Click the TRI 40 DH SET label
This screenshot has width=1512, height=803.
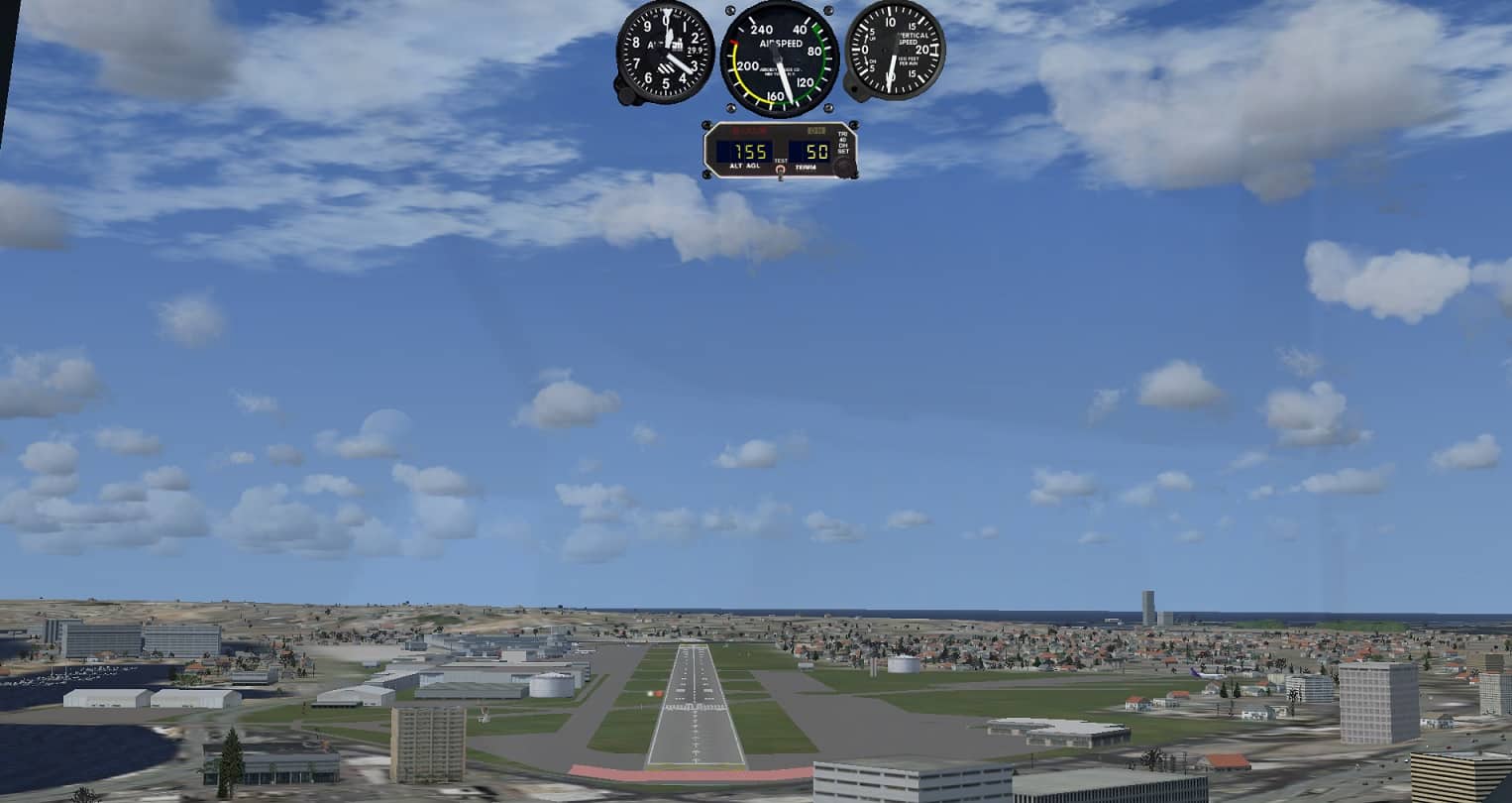843,144
